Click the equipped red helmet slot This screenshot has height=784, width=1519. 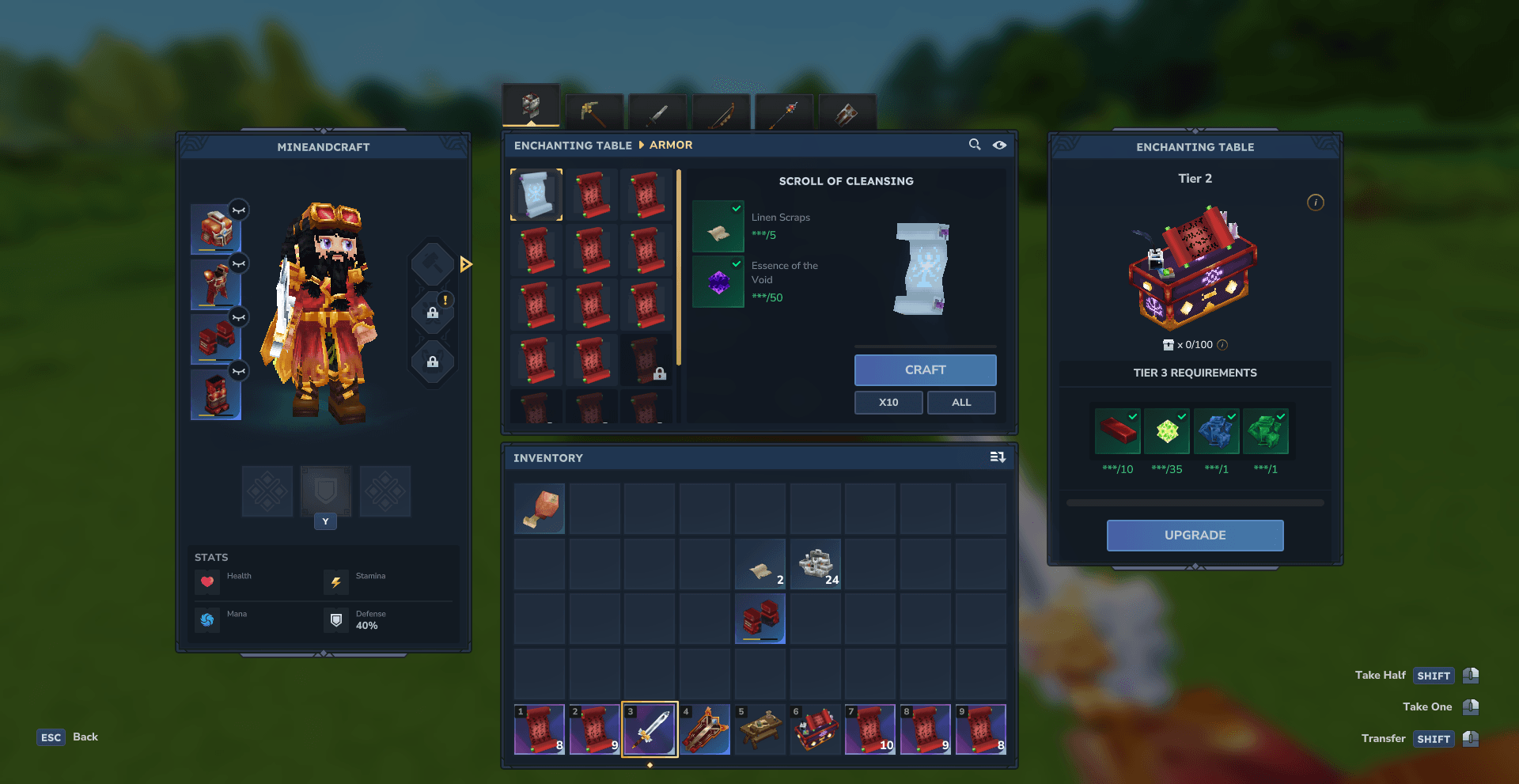click(x=215, y=229)
